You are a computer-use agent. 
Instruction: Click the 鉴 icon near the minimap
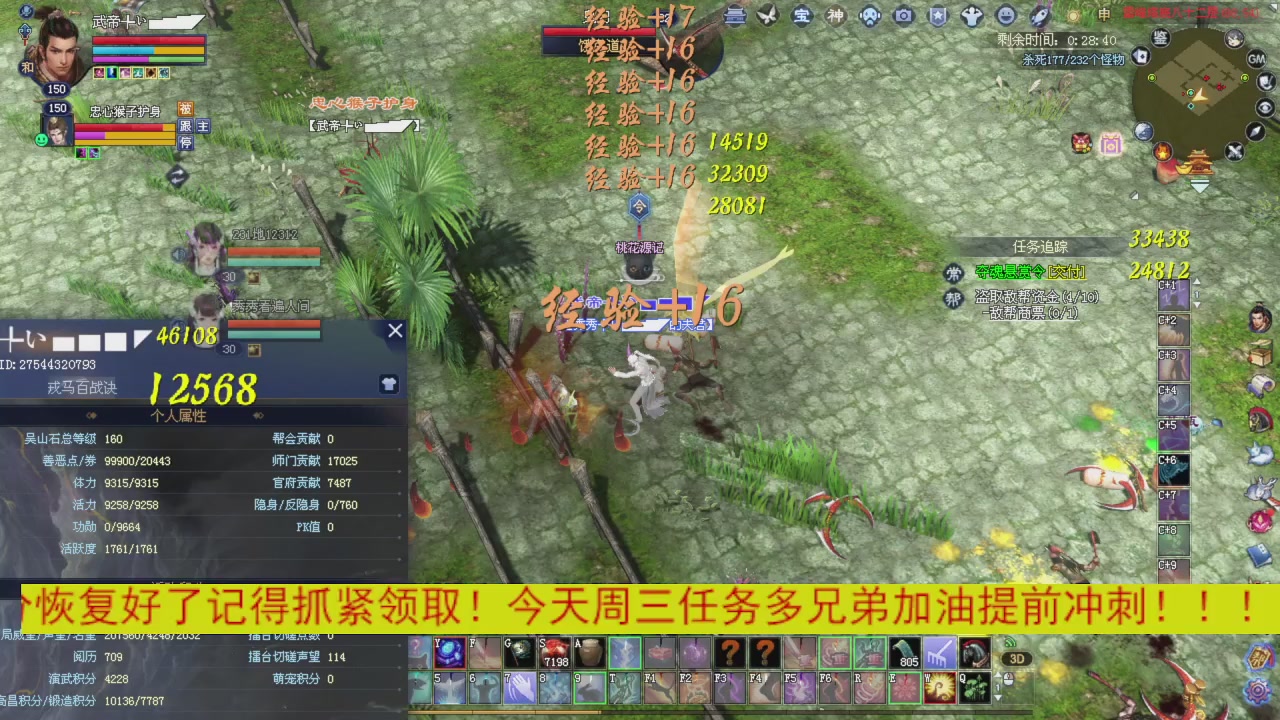coord(1159,39)
